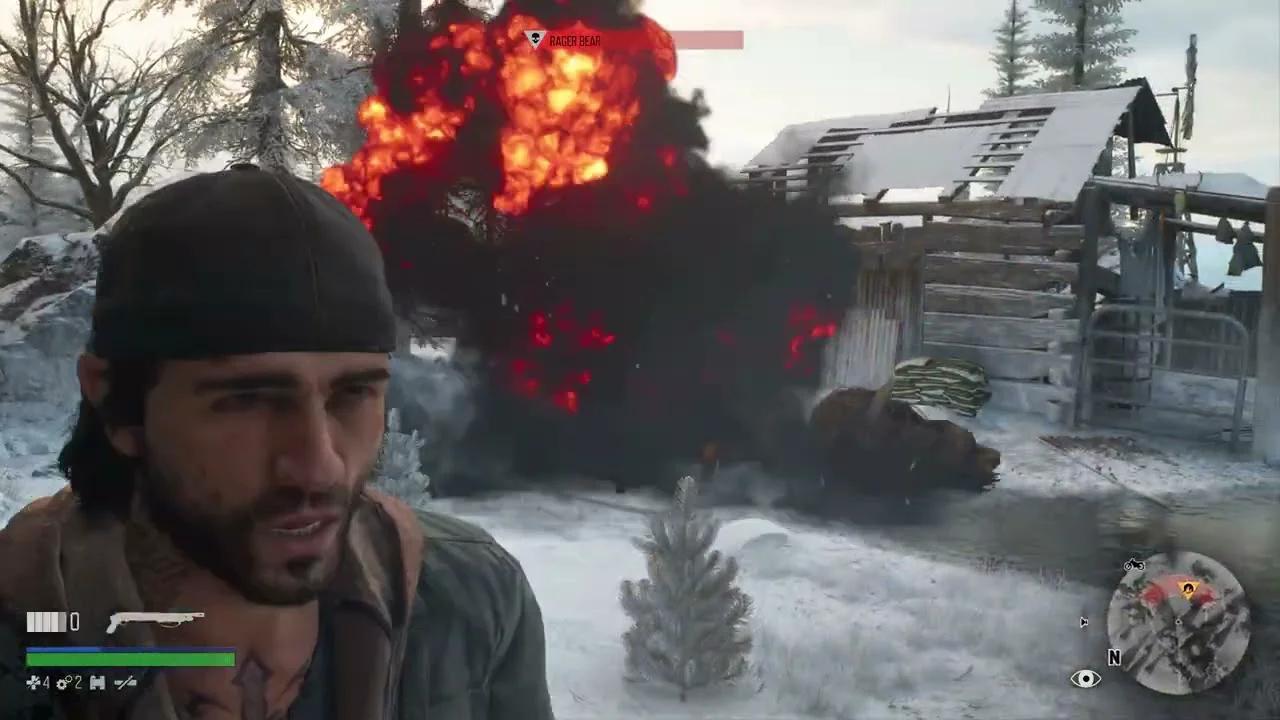This screenshot has height=720, width=1280.
Task: Click the player position dot at minimap center
Action: (x=1178, y=622)
